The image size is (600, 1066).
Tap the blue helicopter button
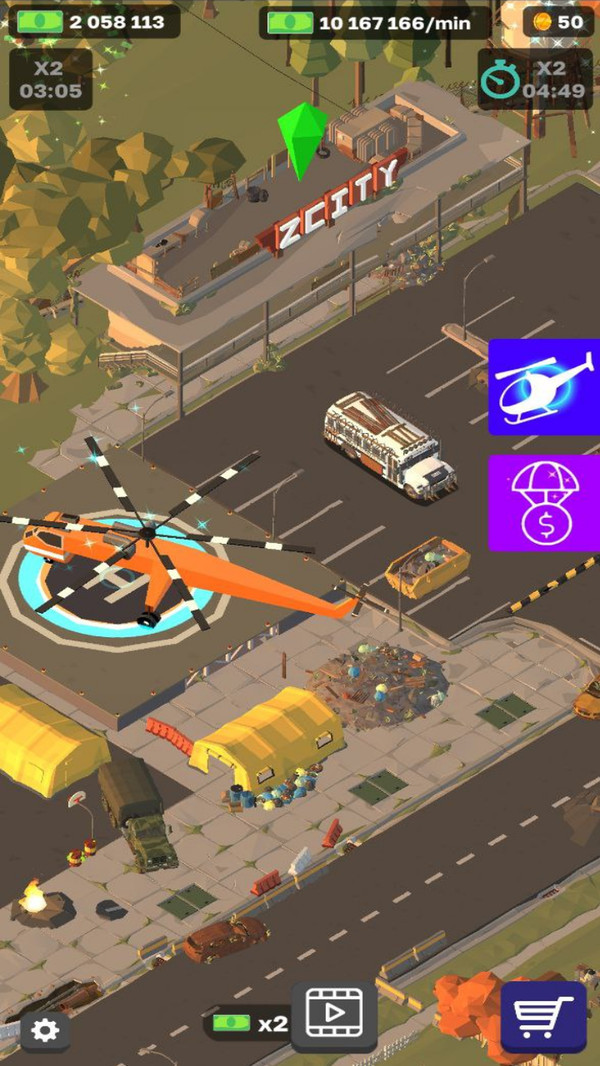point(543,387)
